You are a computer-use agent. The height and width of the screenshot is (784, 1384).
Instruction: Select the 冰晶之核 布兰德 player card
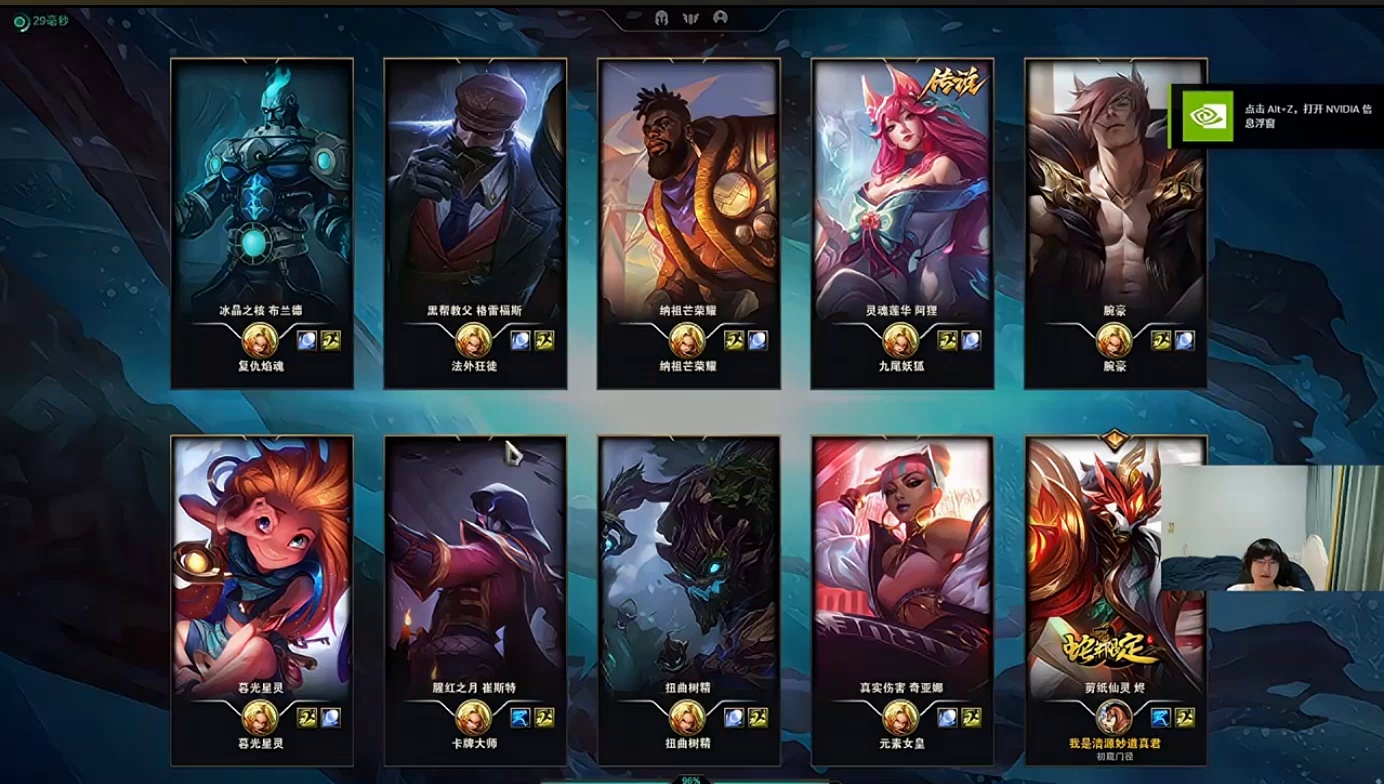click(x=262, y=222)
